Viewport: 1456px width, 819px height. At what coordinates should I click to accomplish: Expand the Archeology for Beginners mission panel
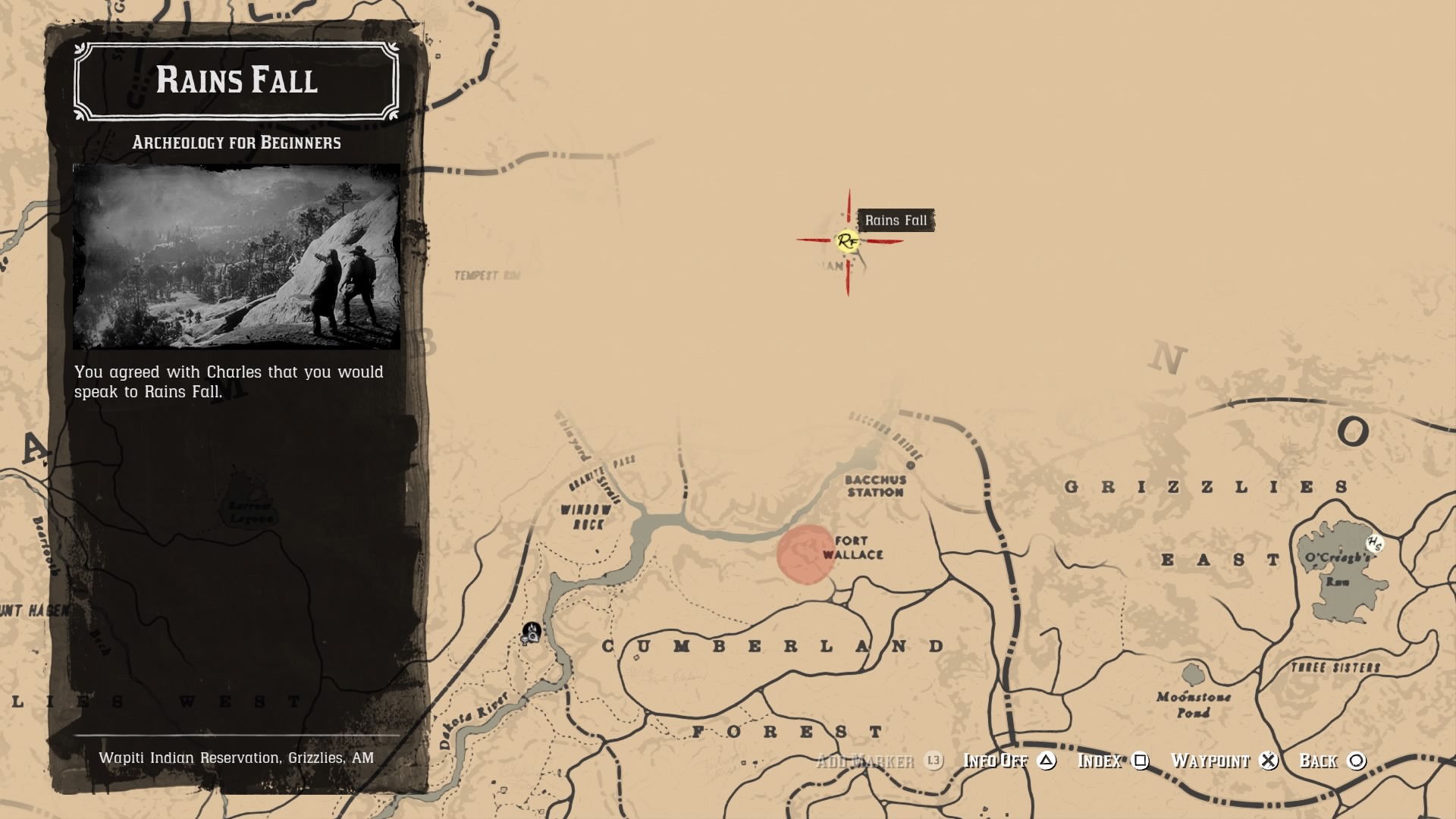236,142
